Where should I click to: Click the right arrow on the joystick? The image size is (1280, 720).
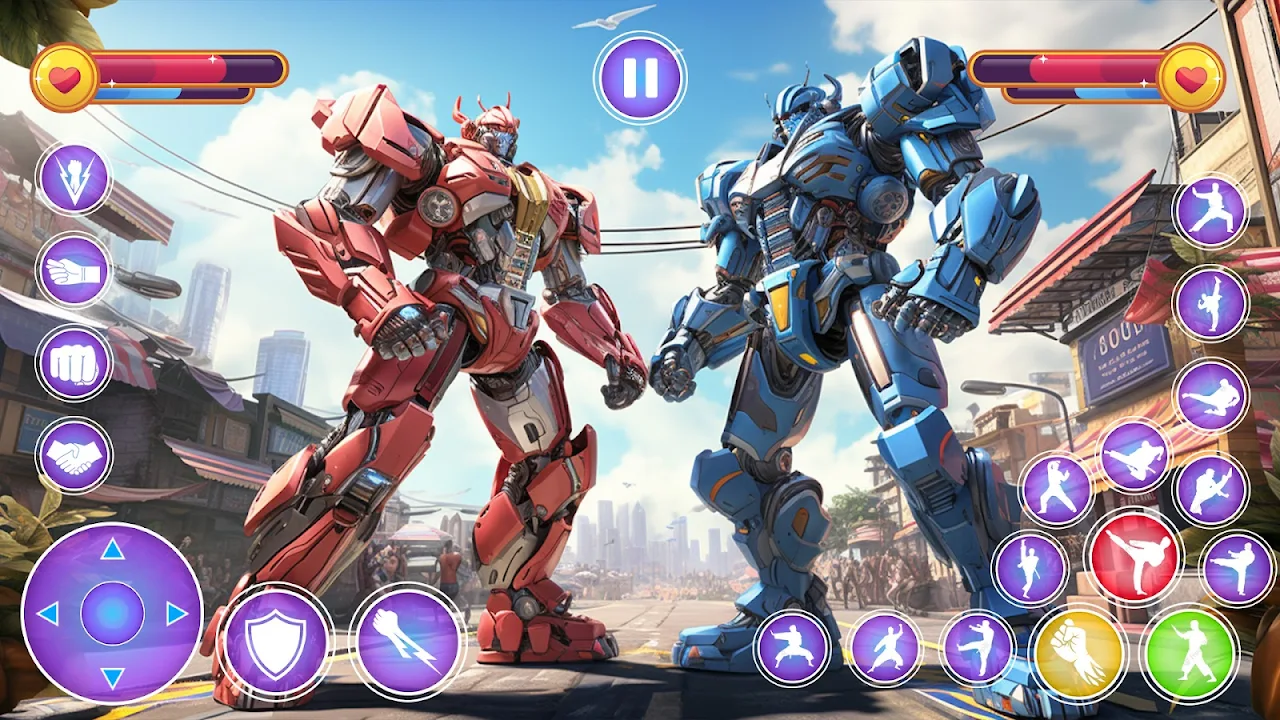coord(177,613)
